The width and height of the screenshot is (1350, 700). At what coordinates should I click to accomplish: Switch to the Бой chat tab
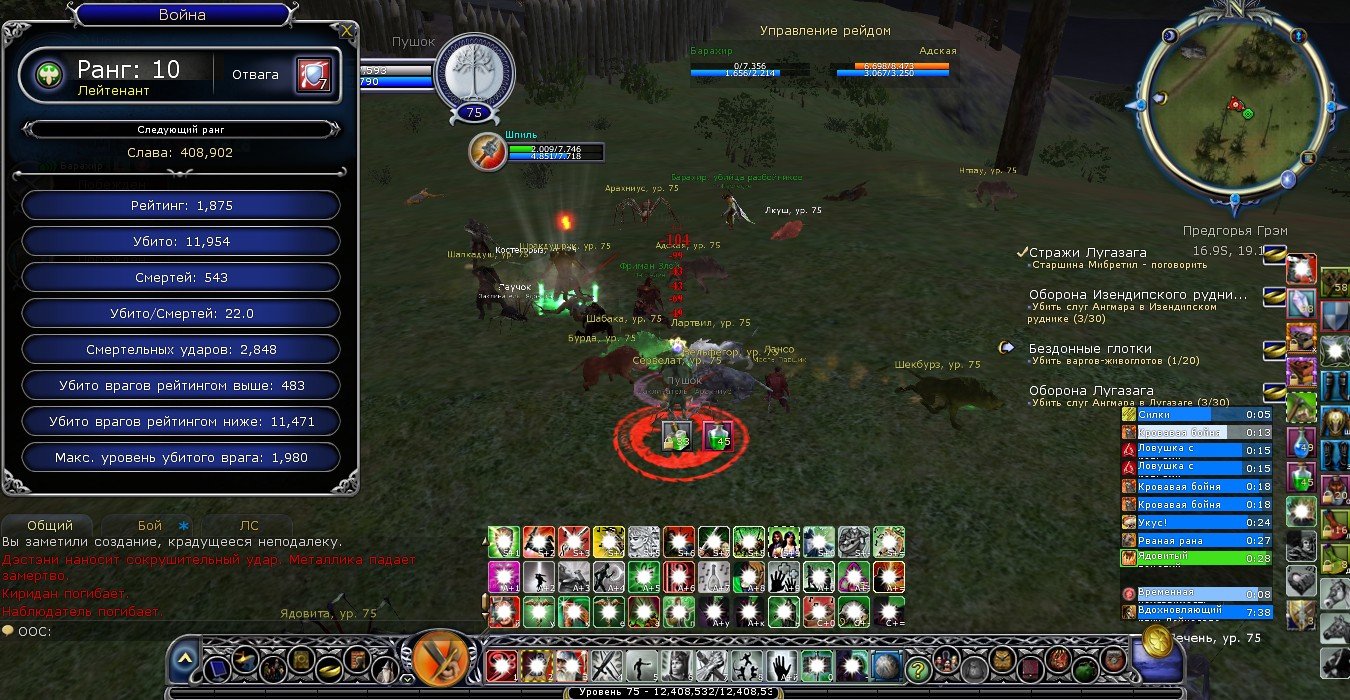point(150,525)
